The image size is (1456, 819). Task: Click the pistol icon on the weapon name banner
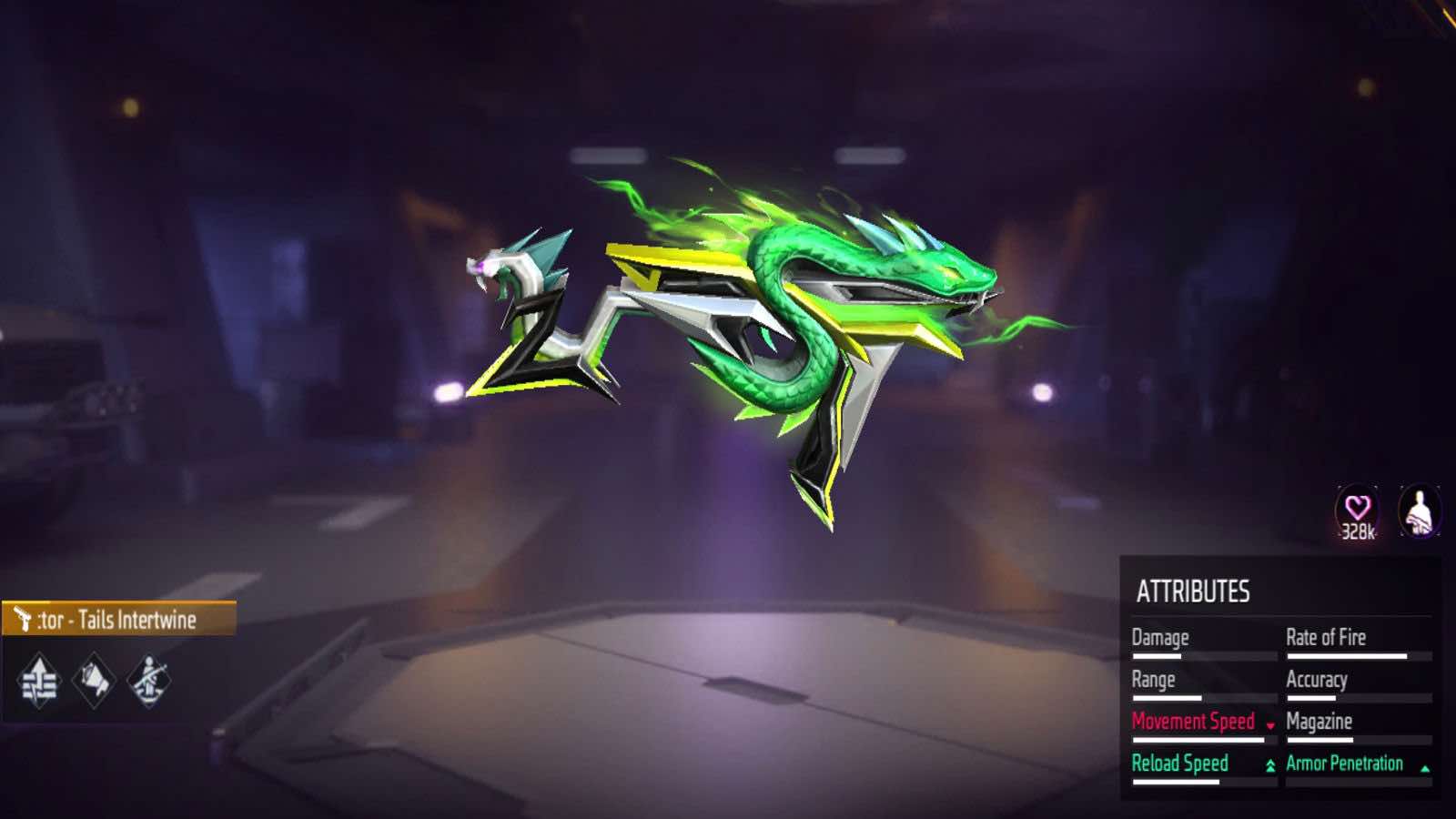click(22, 617)
